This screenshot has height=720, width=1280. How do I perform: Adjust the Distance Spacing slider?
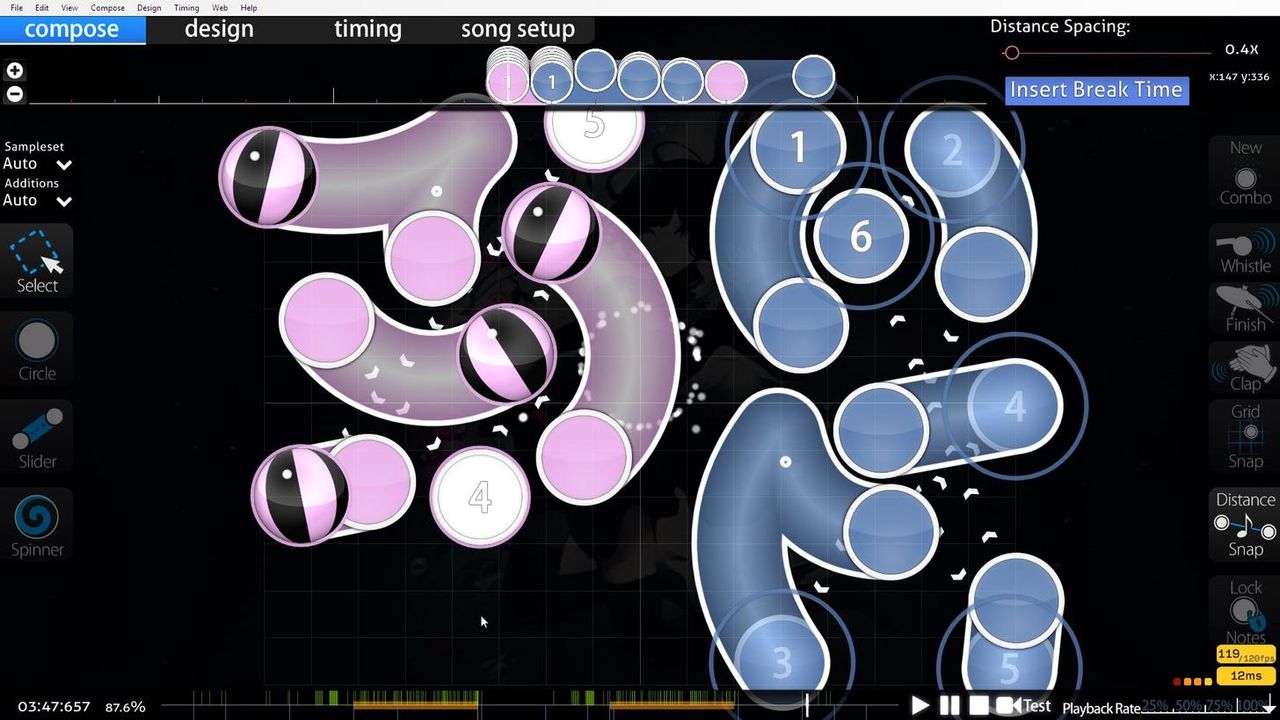[x=1012, y=53]
